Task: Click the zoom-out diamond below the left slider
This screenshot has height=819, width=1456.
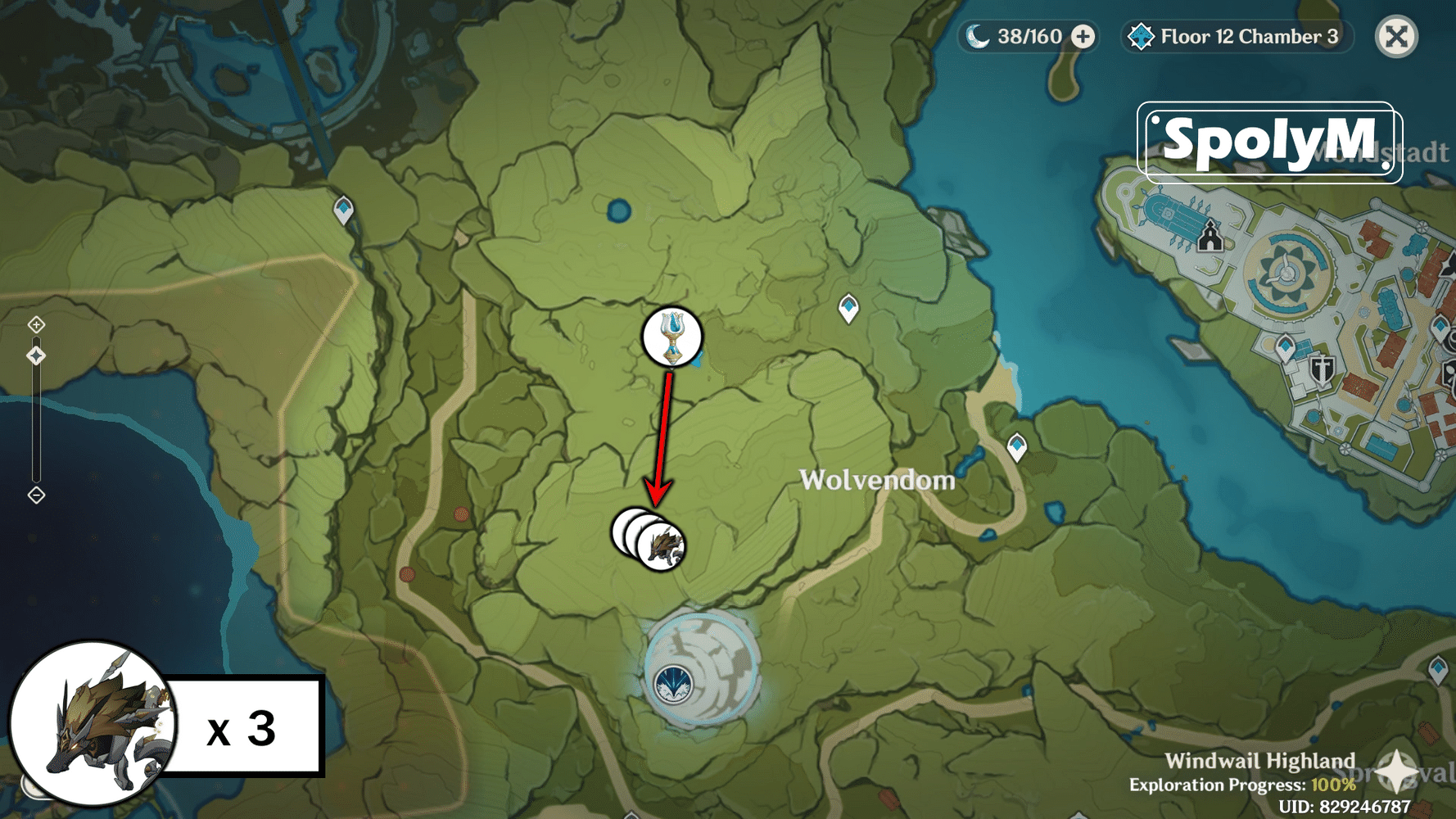Action: tap(36, 495)
